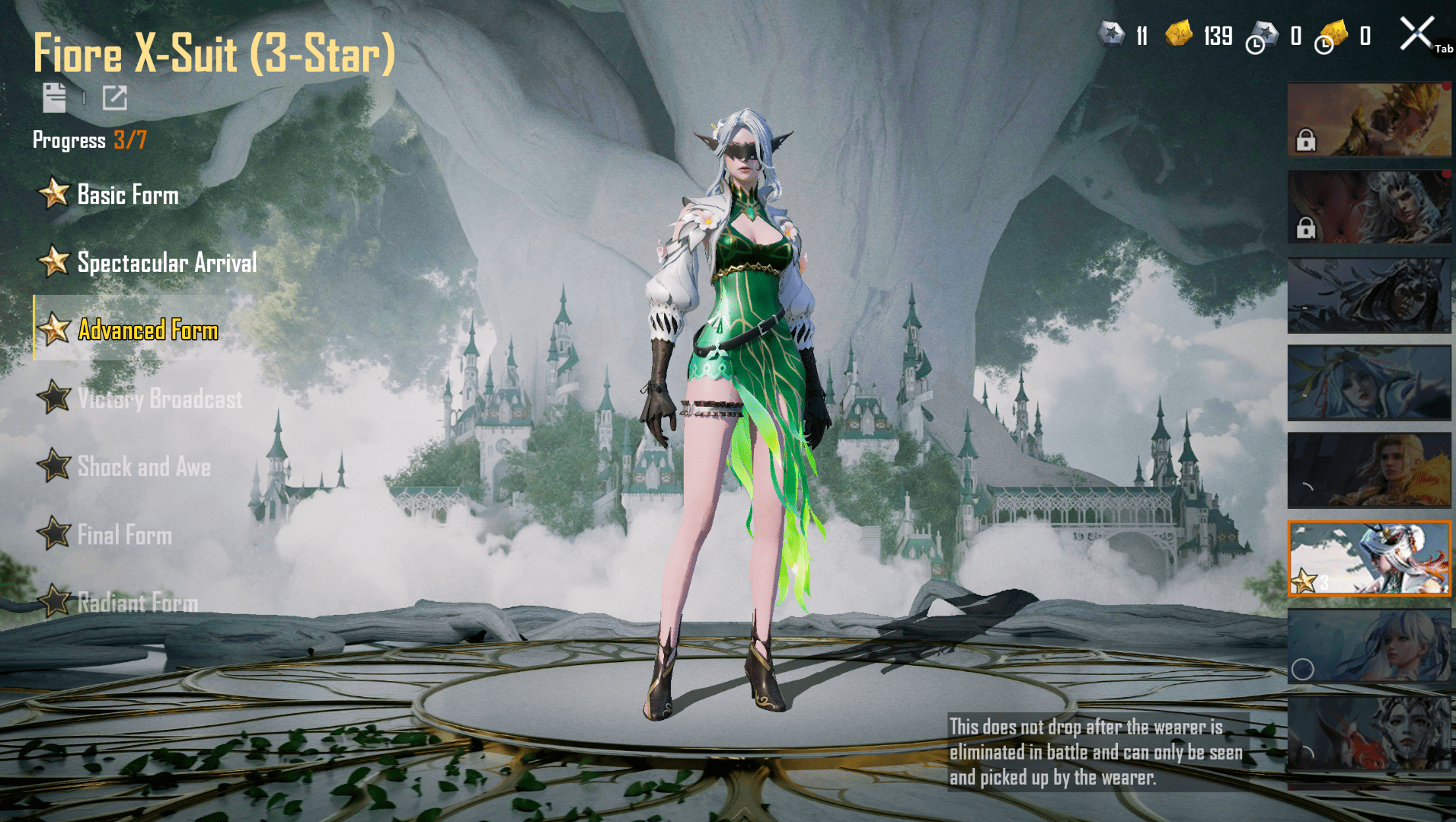This screenshot has height=822, width=1456.
Task: Select the golden-armored blonde suit thumbnail
Action: (1368, 470)
